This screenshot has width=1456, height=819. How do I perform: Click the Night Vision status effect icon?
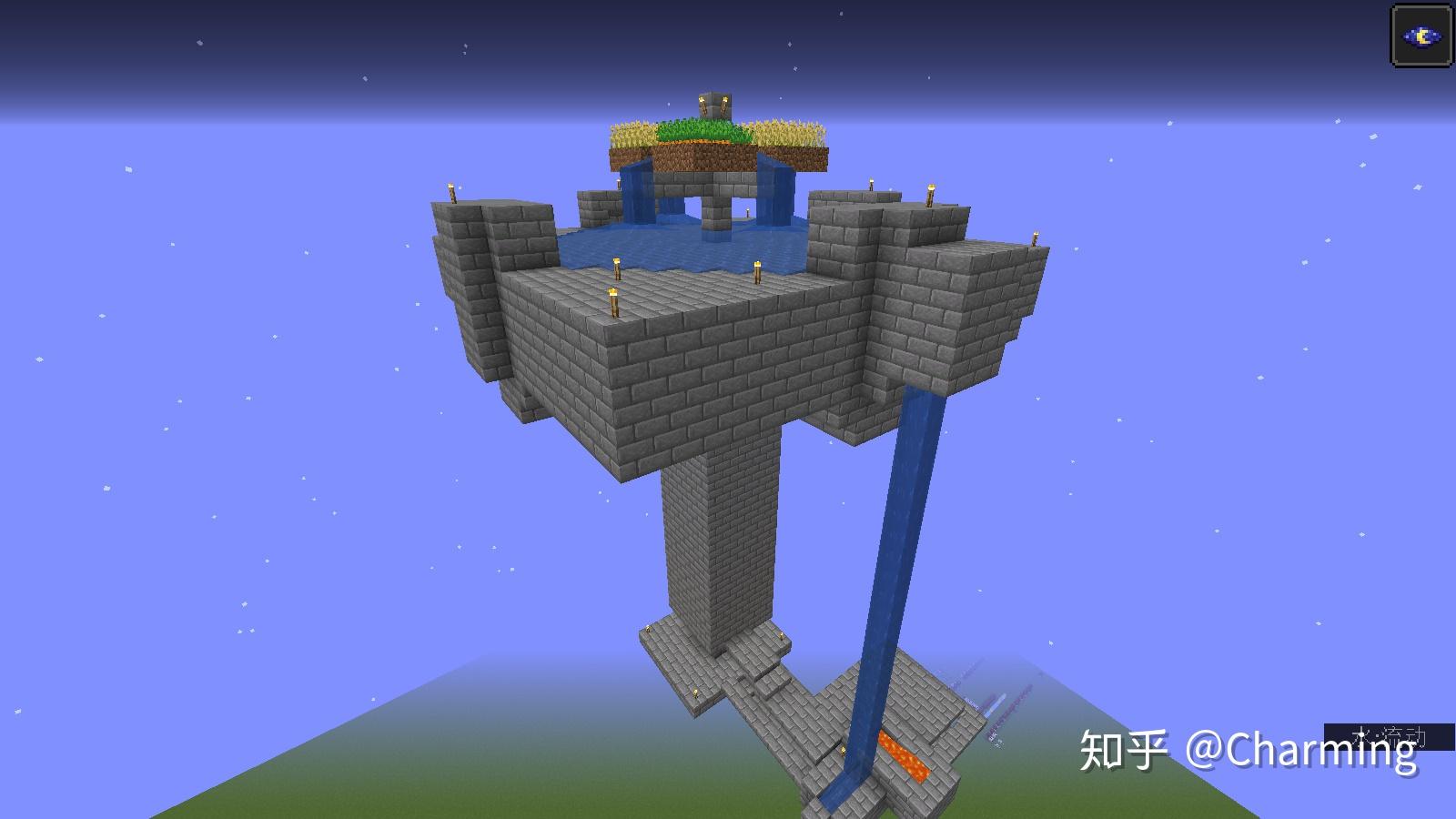click(1422, 36)
